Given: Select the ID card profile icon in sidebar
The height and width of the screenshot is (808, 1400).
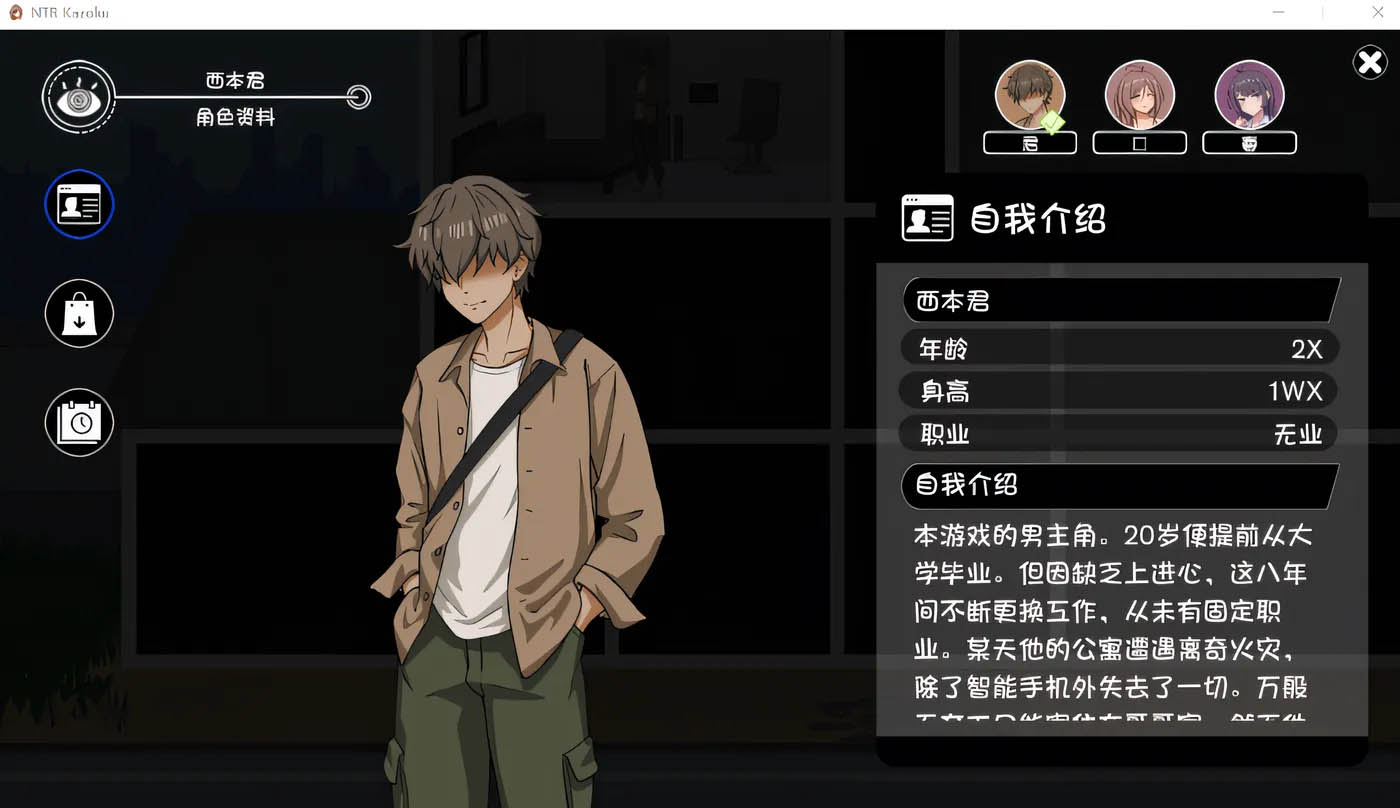Looking at the screenshot, I should tap(79, 204).
